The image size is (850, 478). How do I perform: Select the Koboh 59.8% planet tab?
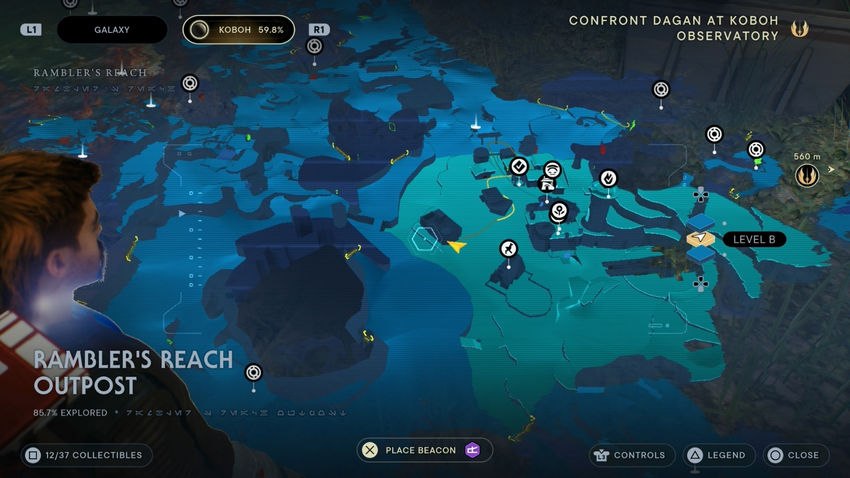tap(238, 30)
